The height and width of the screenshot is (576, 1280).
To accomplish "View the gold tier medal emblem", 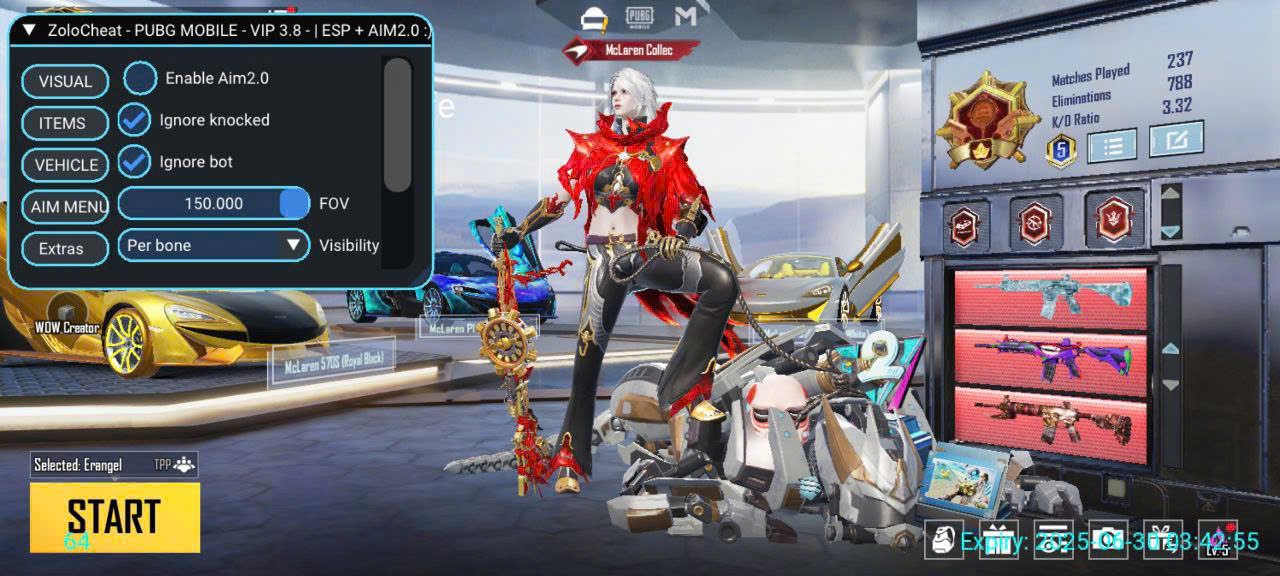I will [987, 119].
